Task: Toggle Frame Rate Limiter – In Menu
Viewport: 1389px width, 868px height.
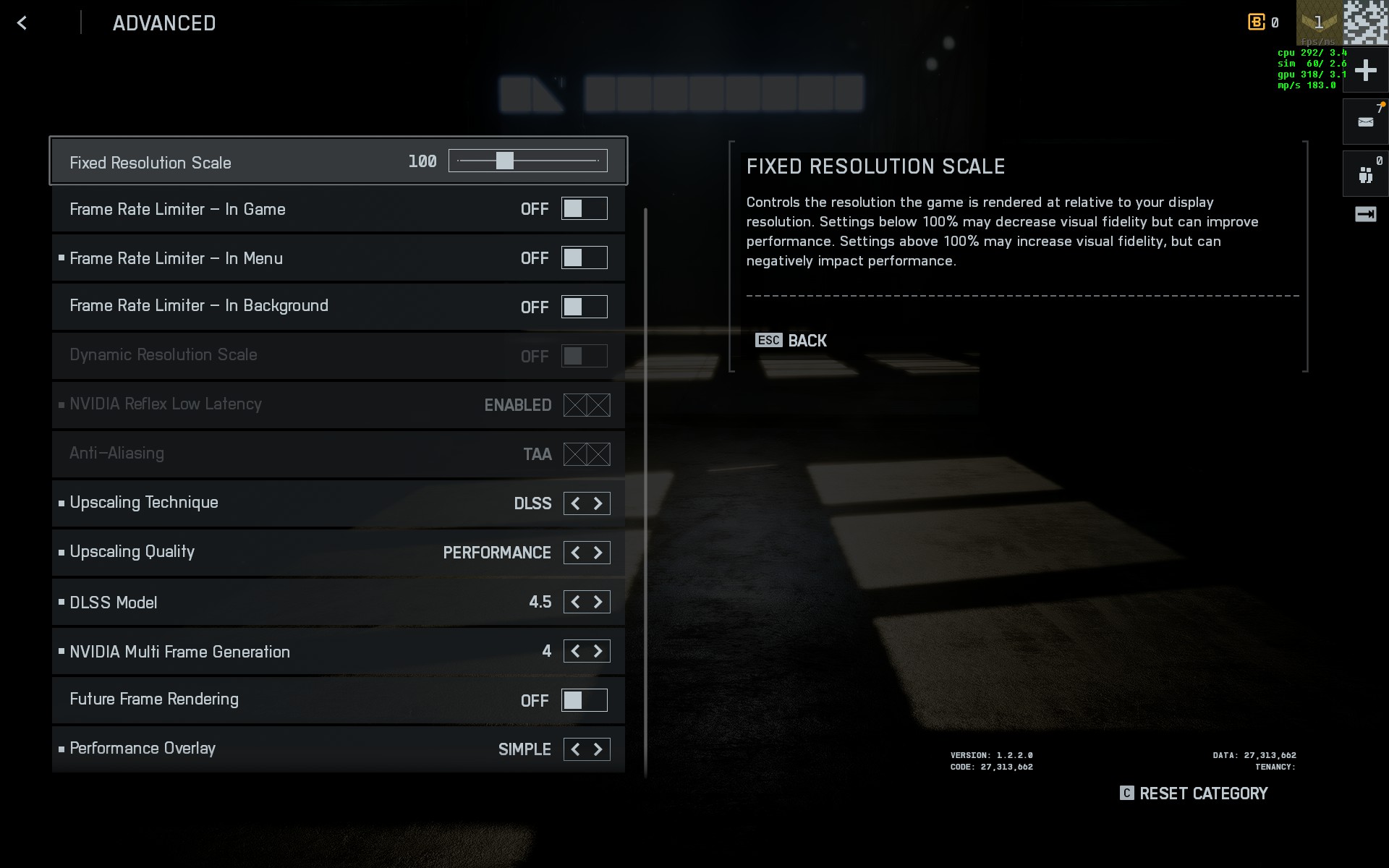Action: (584, 258)
